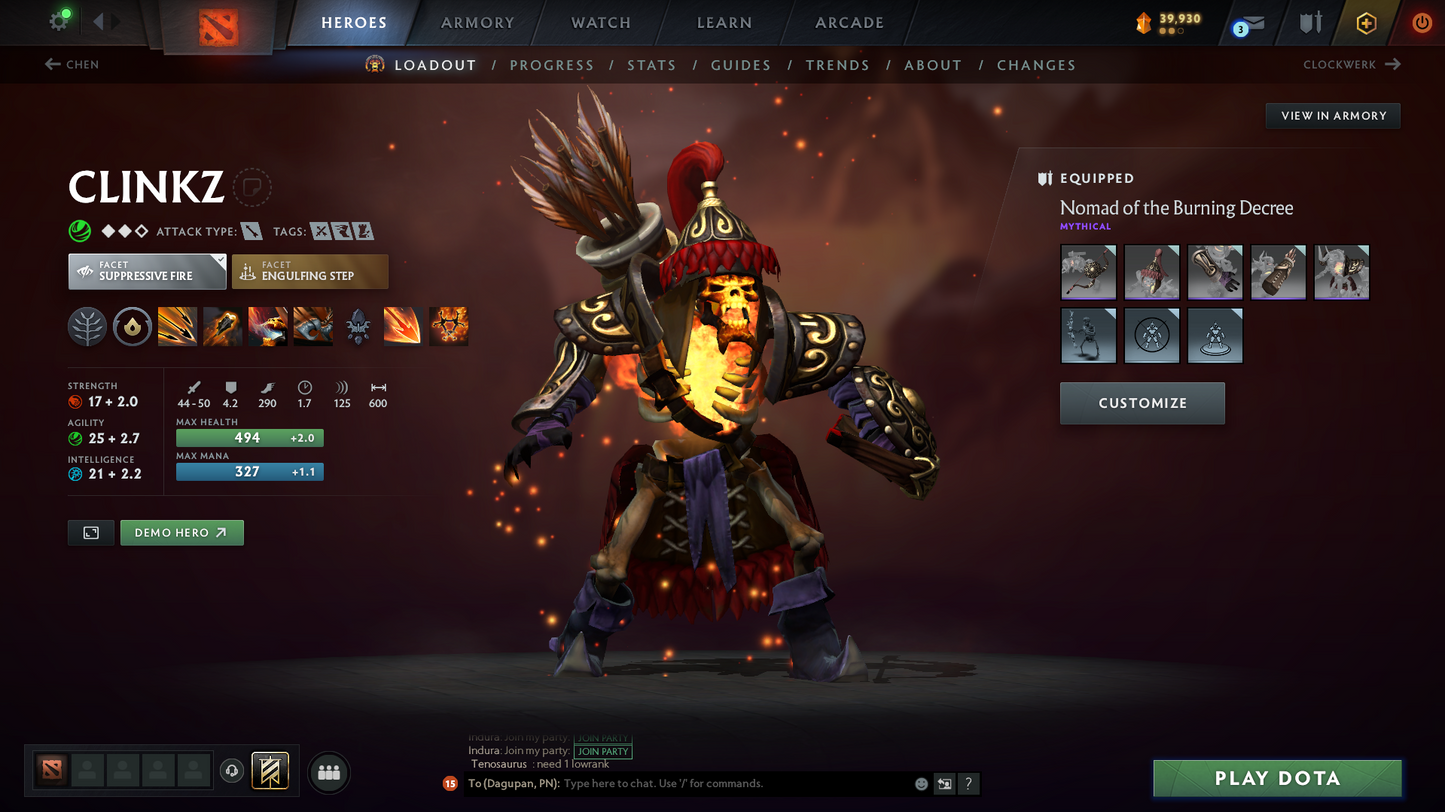Go to next hero Clockwerk
This screenshot has height=812, width=1445.
coord(1351,65)
